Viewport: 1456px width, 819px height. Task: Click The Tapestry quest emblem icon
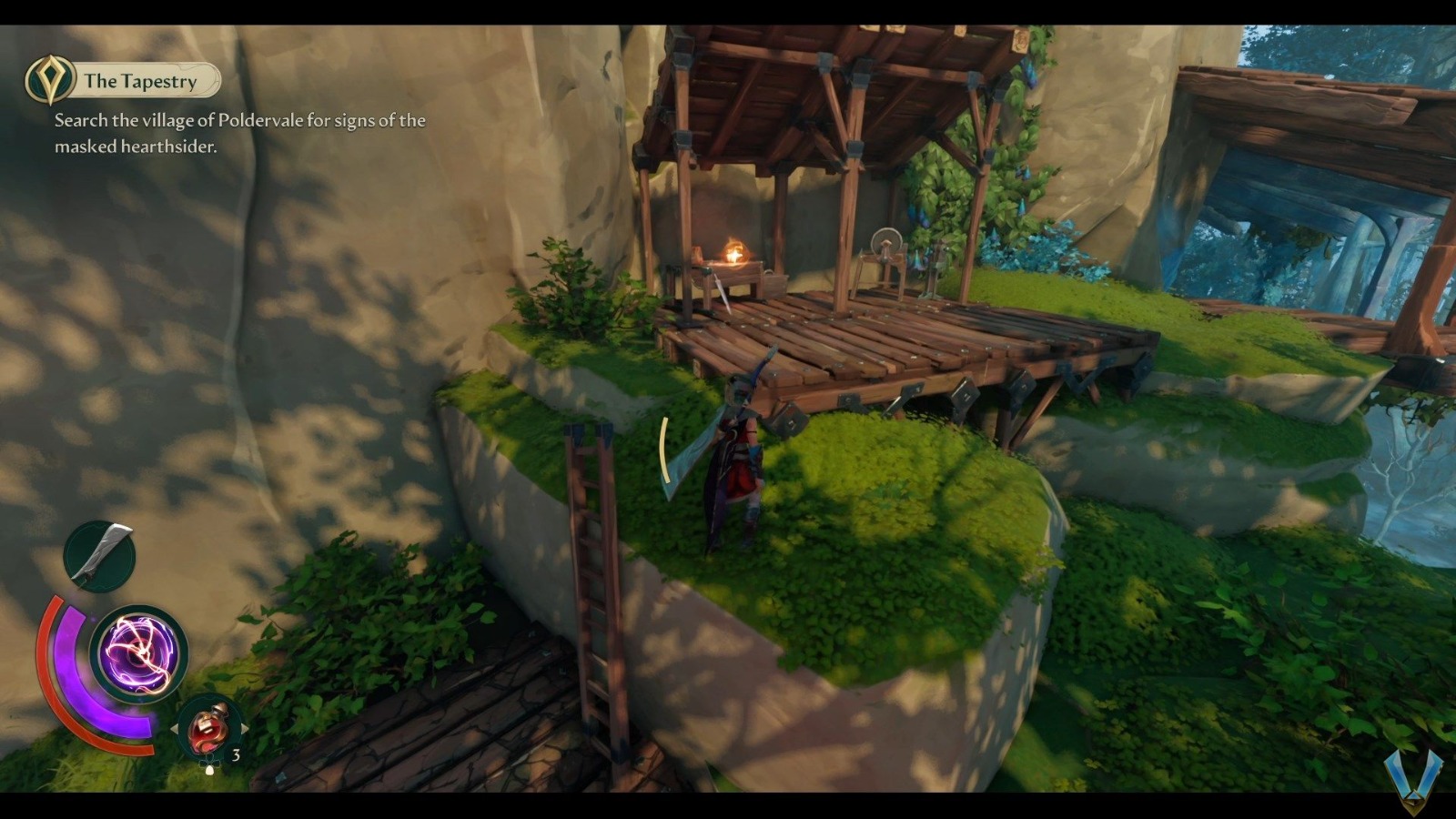[51, 80]
